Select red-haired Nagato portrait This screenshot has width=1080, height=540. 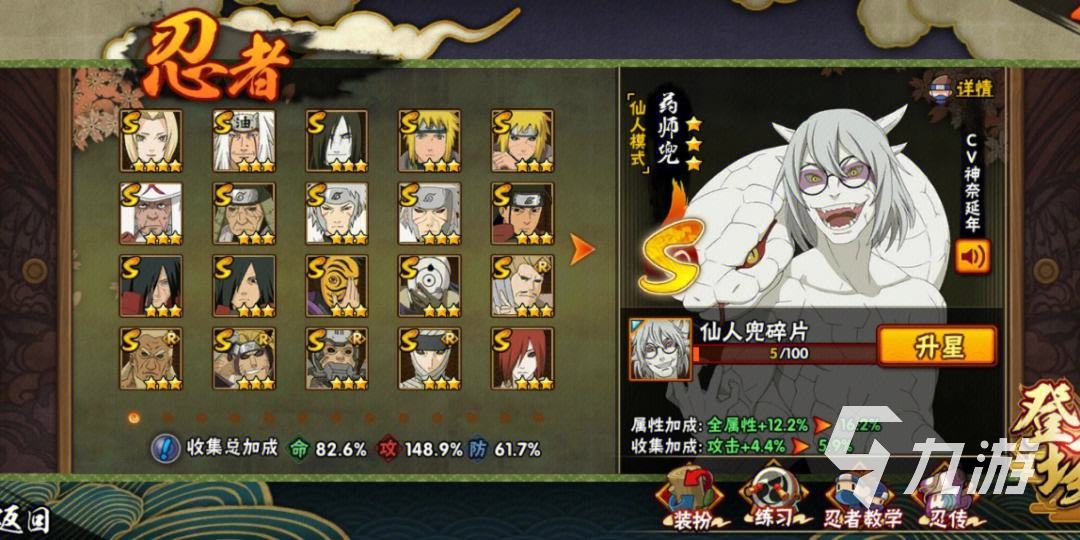click(522, 358)
